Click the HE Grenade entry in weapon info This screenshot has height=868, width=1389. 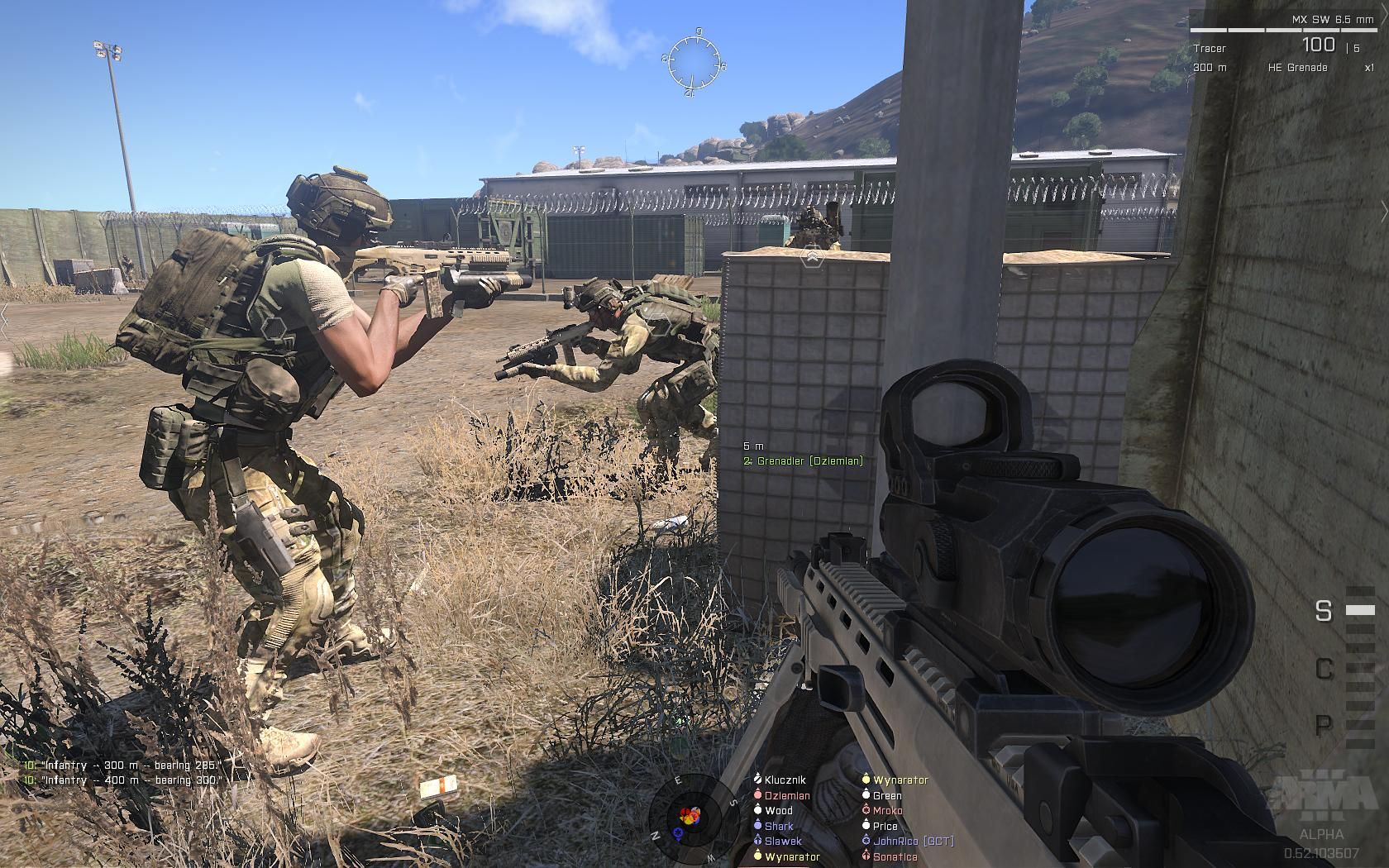[x=1297, y=68]
